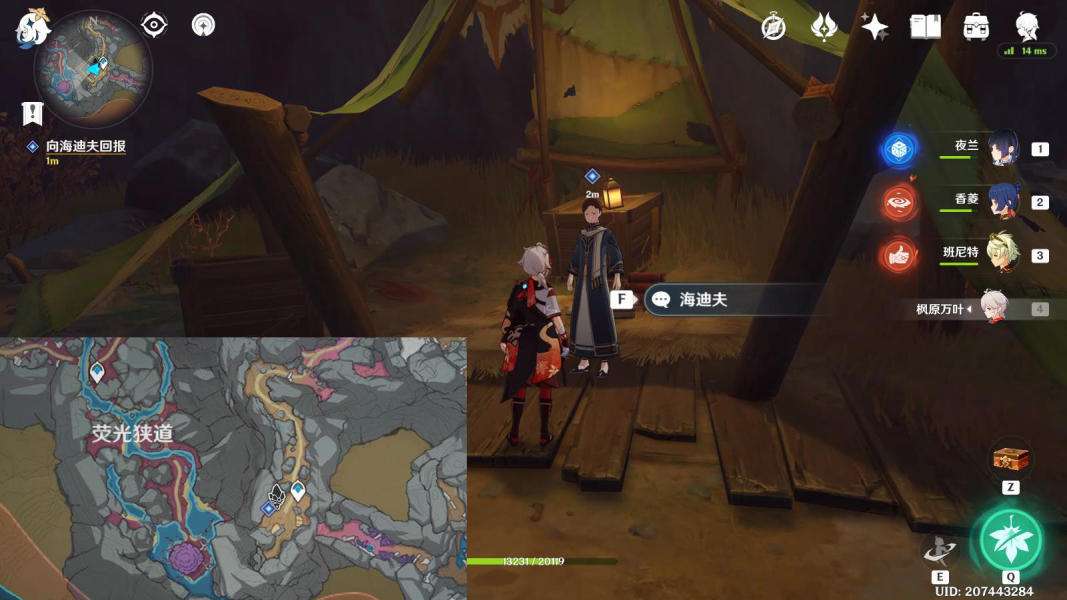Screen dimensions: 1067x600
Task: Open the winged emblem icon
Action: pyautogui.click(x=824, y=27)
